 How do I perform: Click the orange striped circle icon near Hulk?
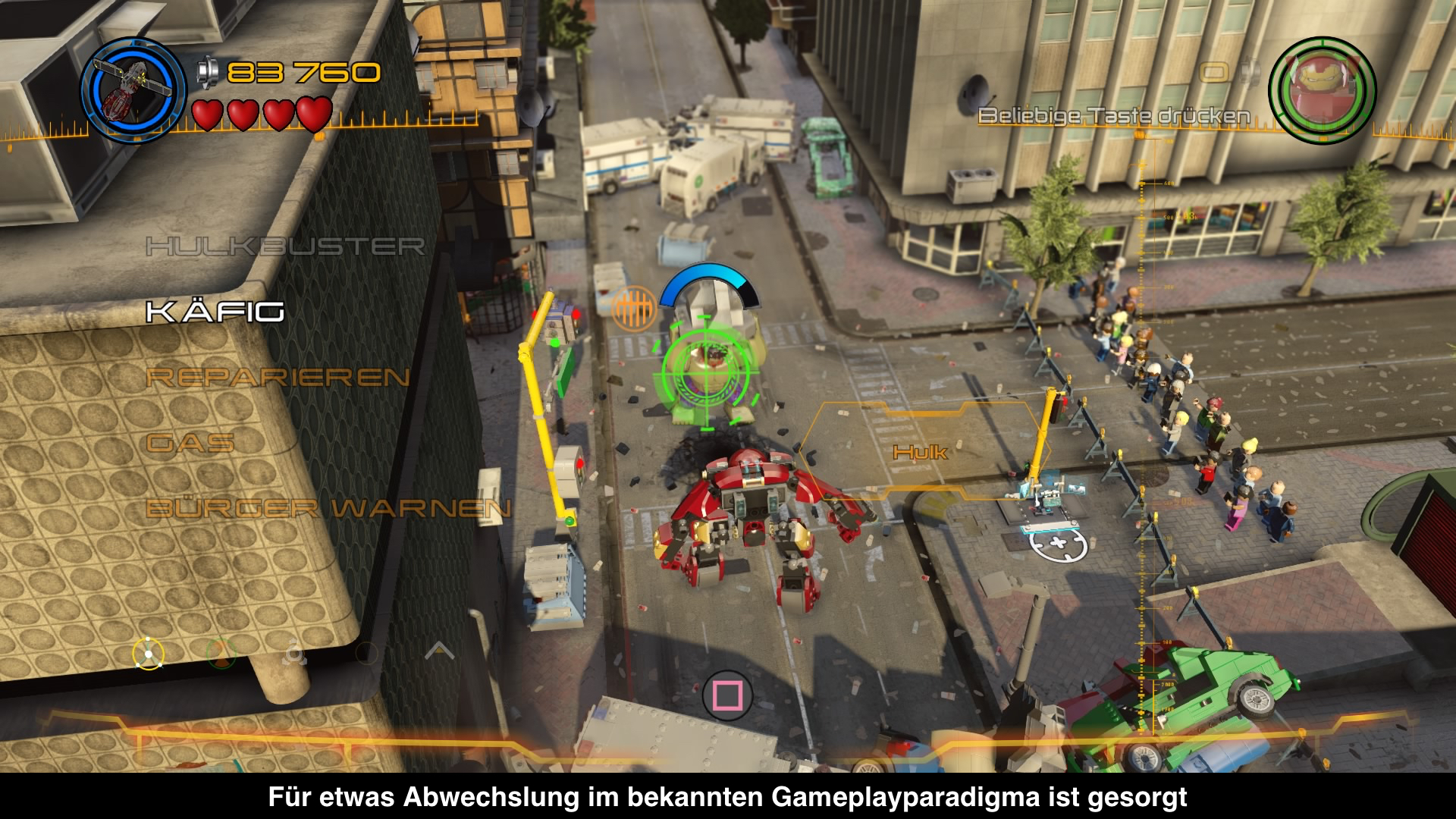634,308
